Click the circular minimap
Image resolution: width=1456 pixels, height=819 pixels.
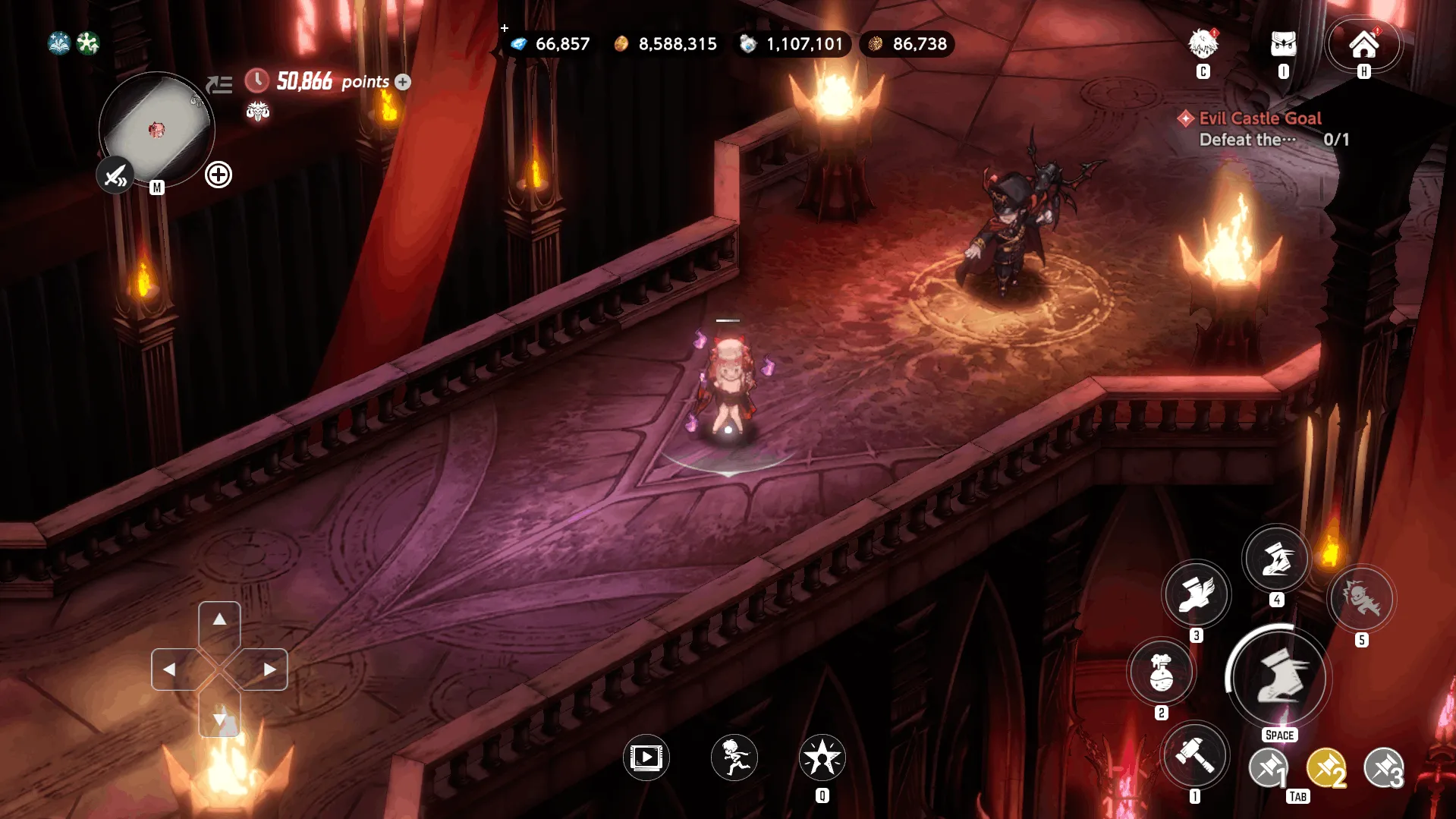pos(157,128)
